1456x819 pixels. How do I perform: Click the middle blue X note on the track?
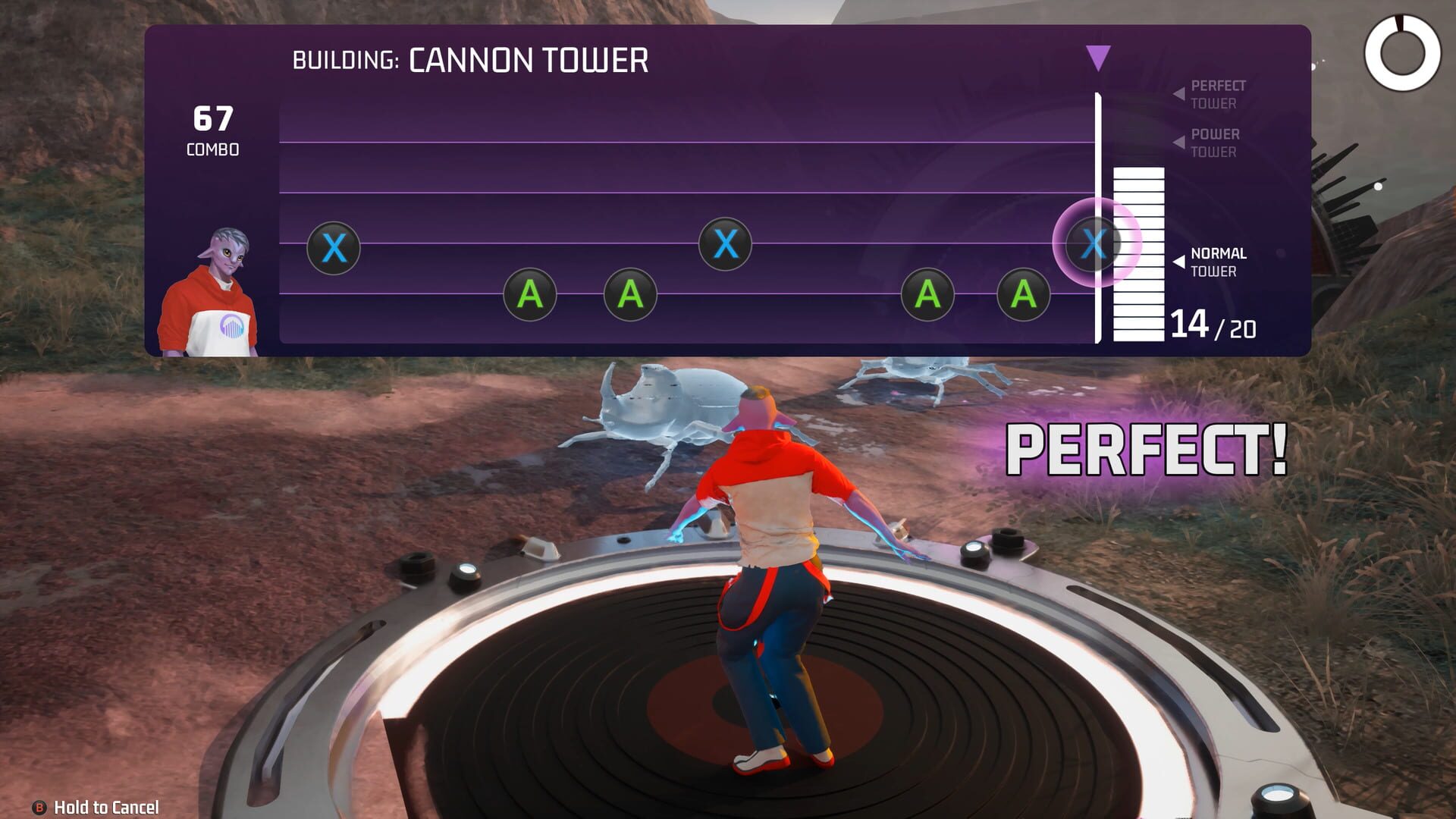click(726, 244)
